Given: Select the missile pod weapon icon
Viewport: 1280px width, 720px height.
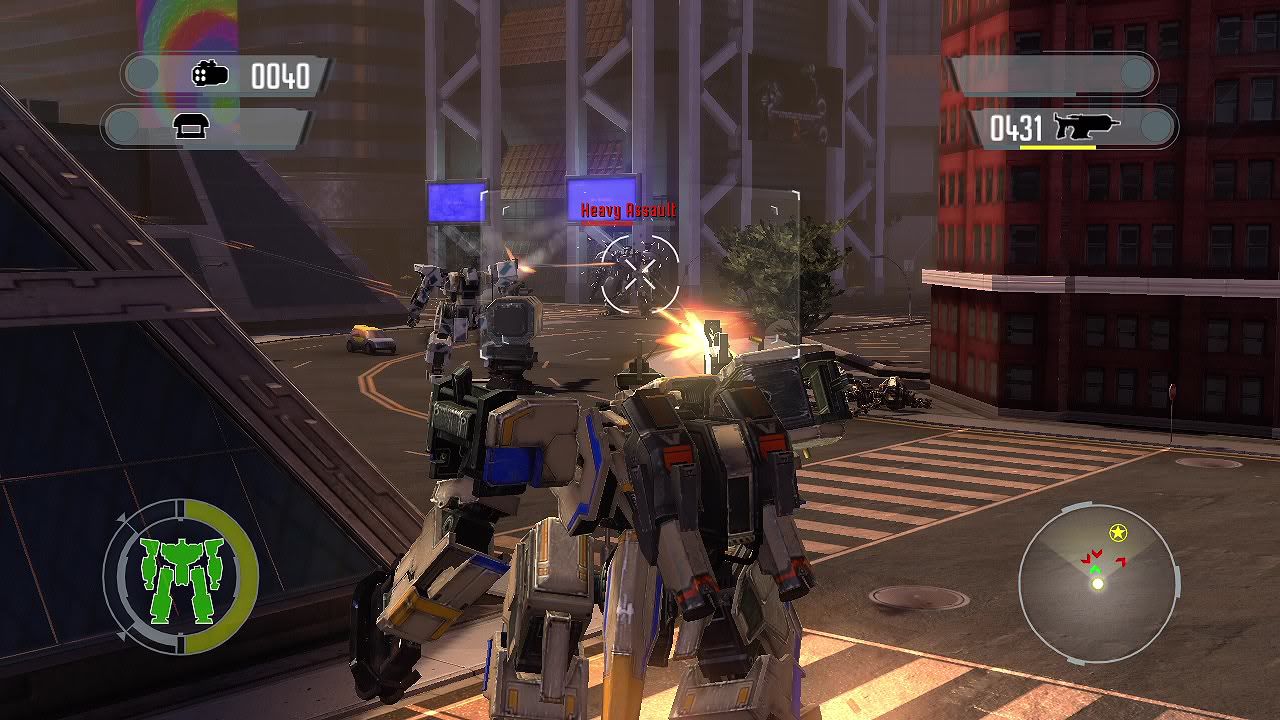Looking at the screenshot, I should point(210,75).
